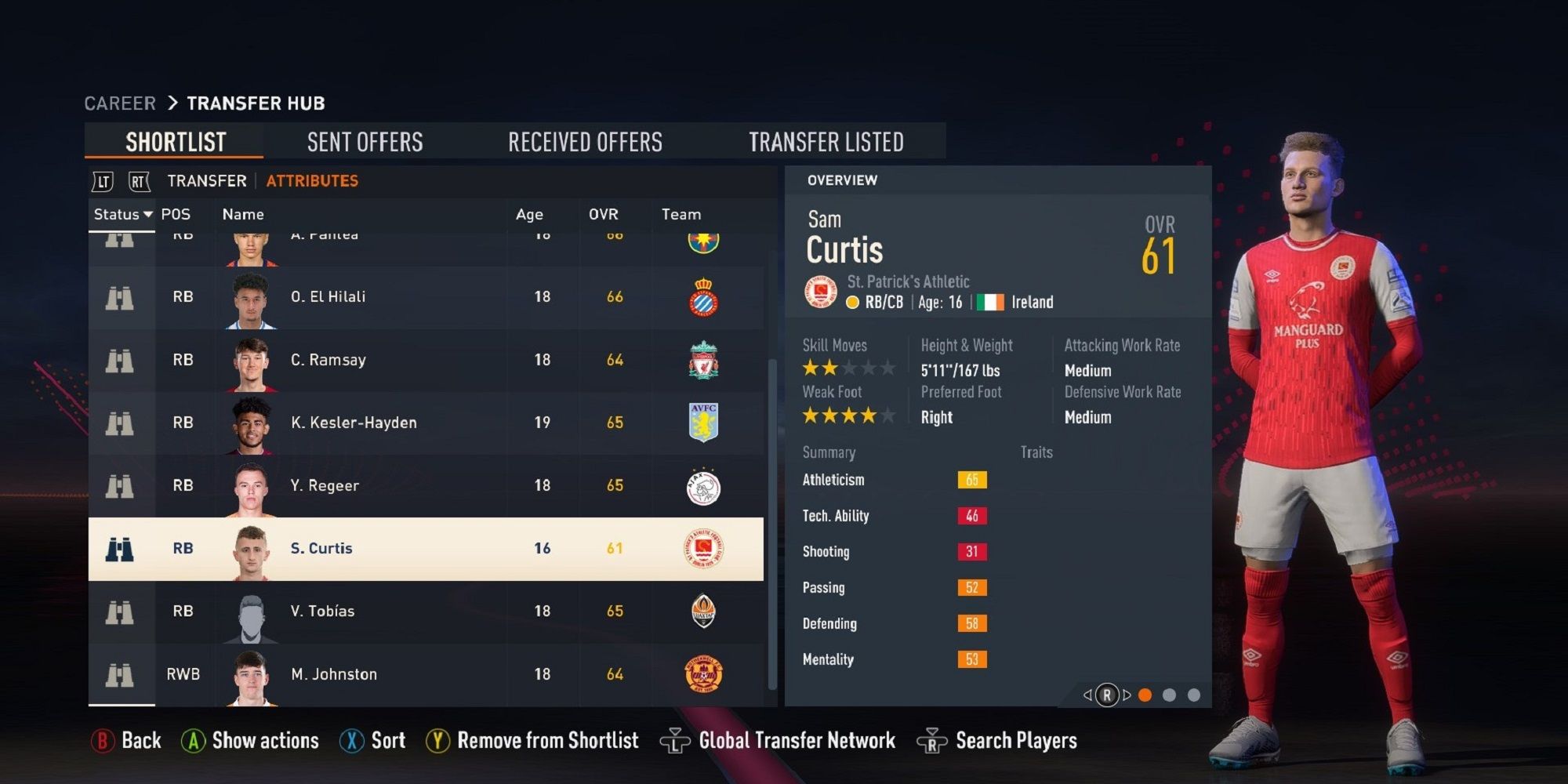The height and width of the screenshot is (784, 1568).
Task: Select the second overview pagination dot
Action: pos(1171,694)
